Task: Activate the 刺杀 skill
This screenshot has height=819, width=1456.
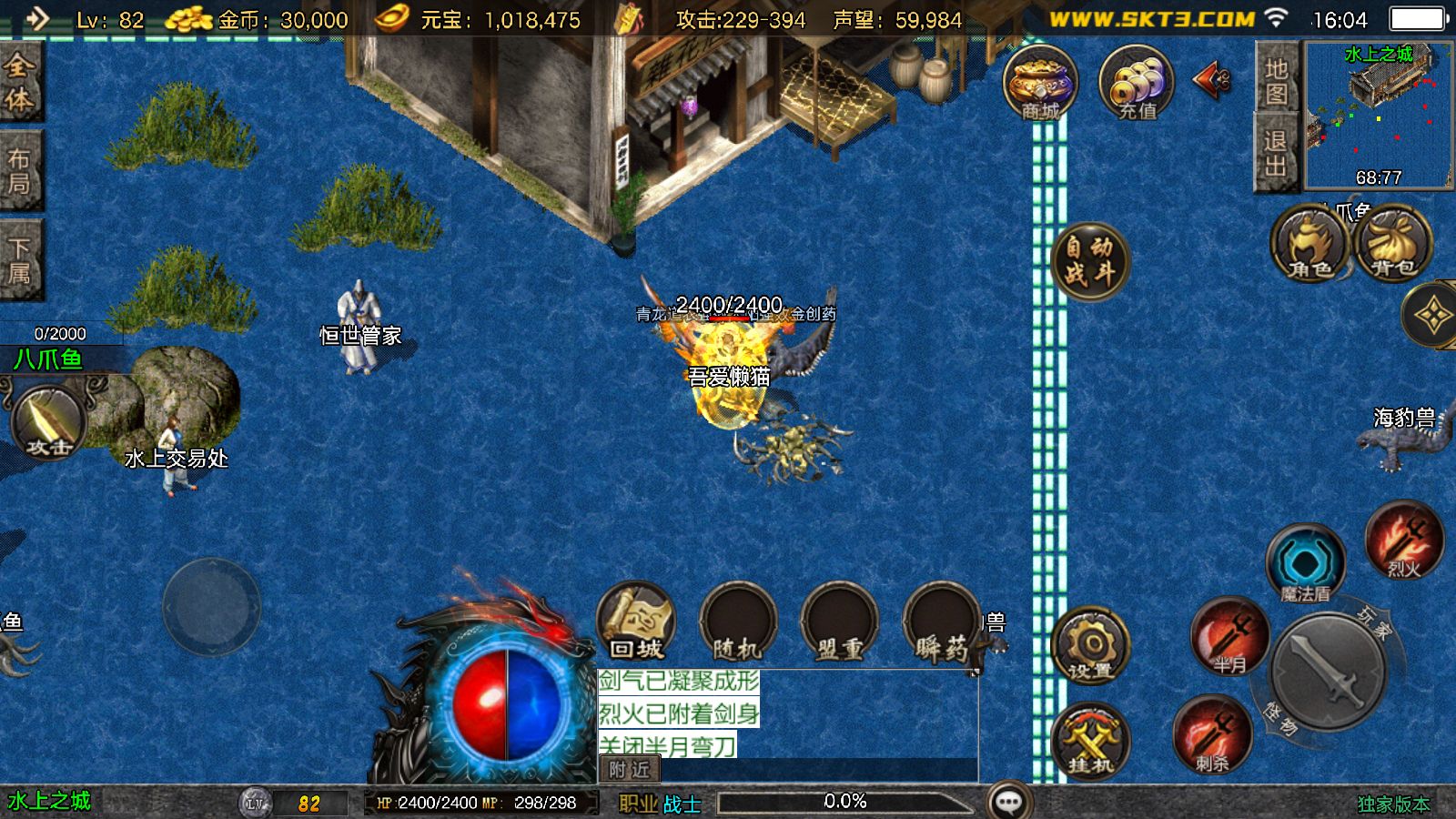Action: click(1212, 734)
